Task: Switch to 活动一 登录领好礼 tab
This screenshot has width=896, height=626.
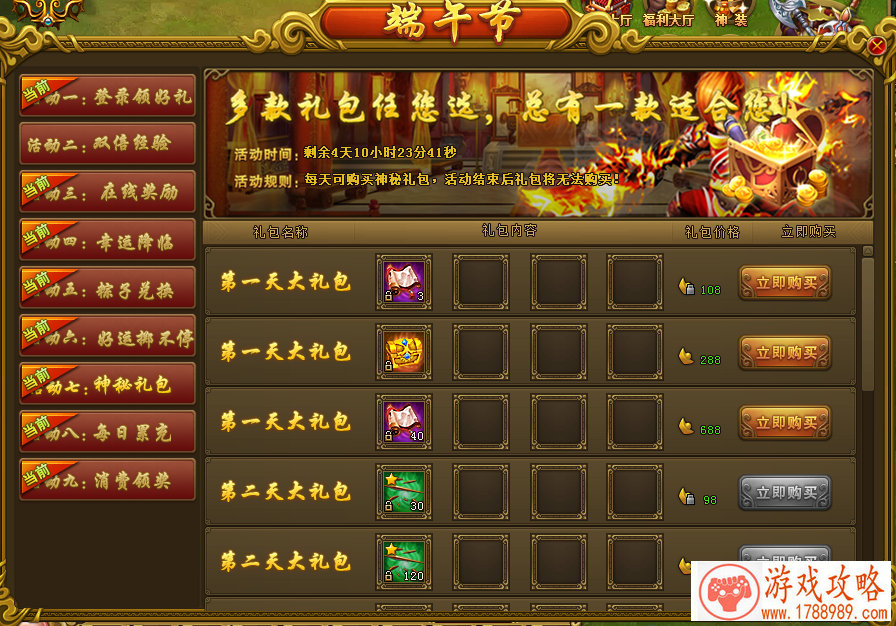Action: click(x=108, y=96)
